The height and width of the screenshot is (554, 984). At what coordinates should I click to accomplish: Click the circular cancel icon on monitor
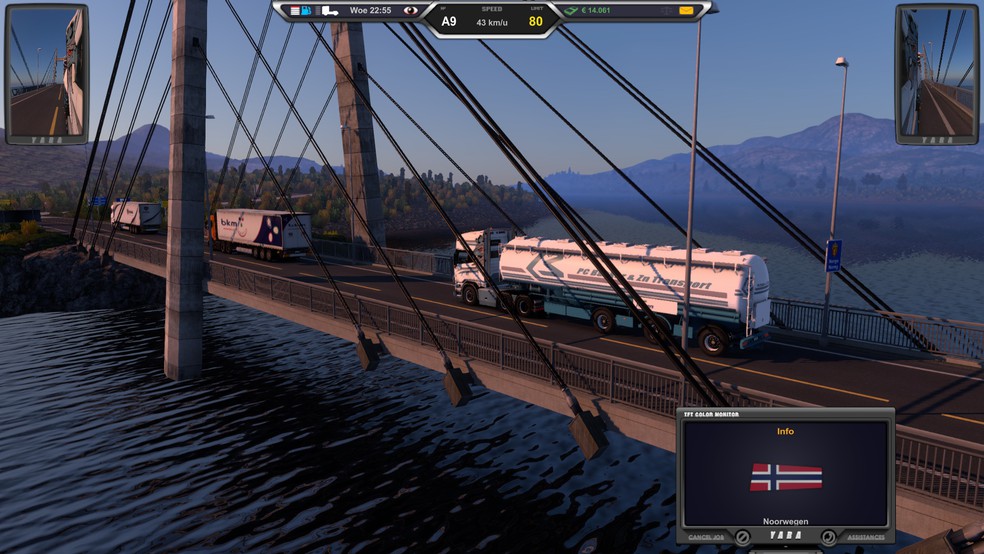pos(742,537)
